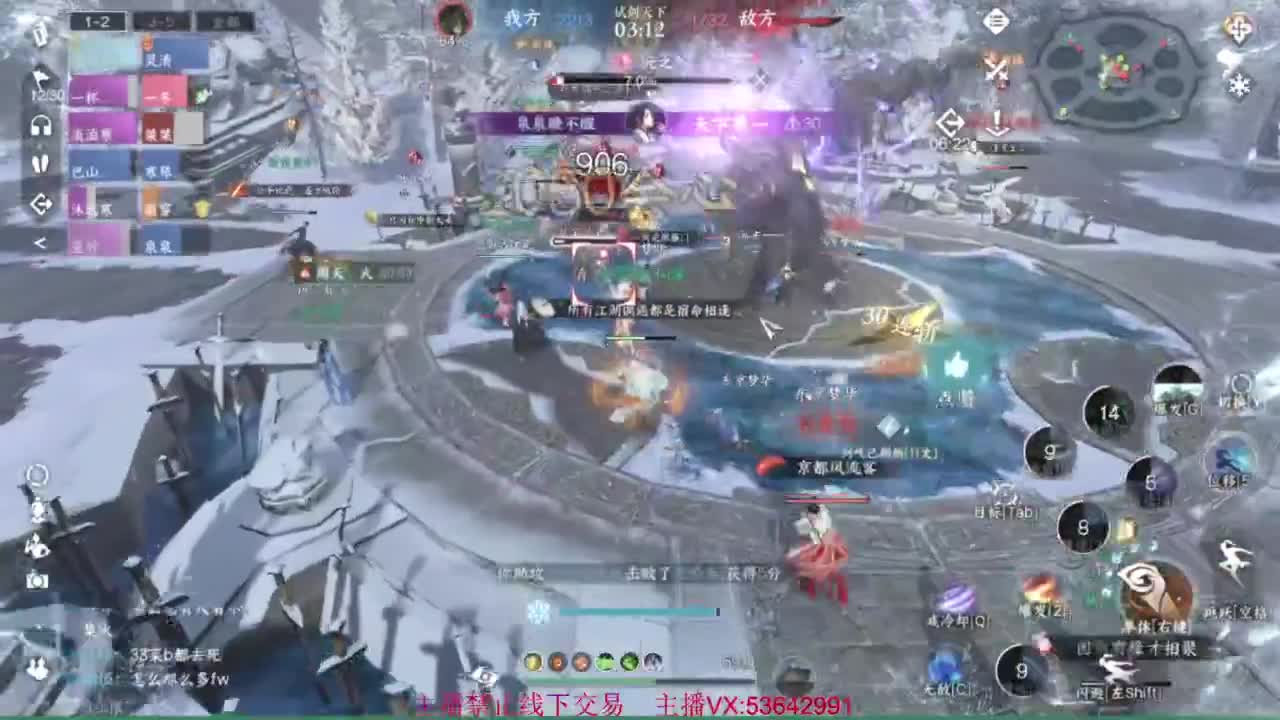Select the 1-2 team group tab
Screen dimensions: 1280x720
coord(99,22)
